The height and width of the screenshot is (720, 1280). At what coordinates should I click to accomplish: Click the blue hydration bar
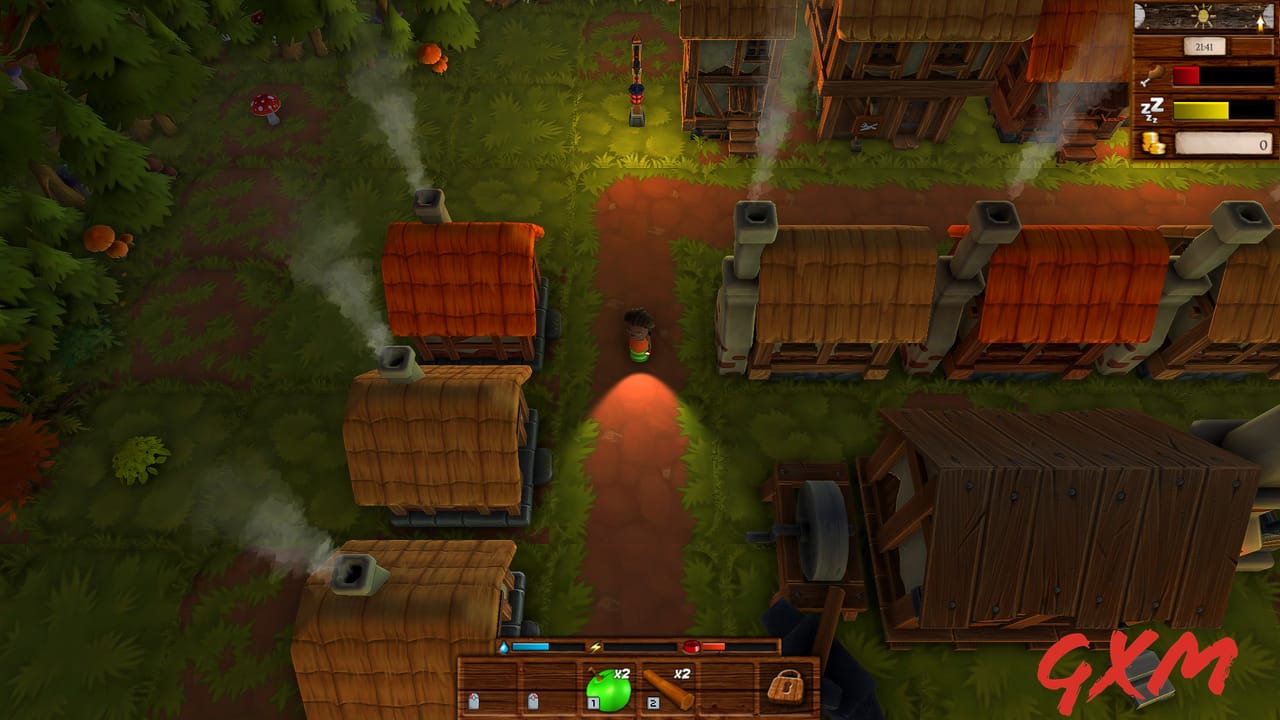click(x=528, y=645)
